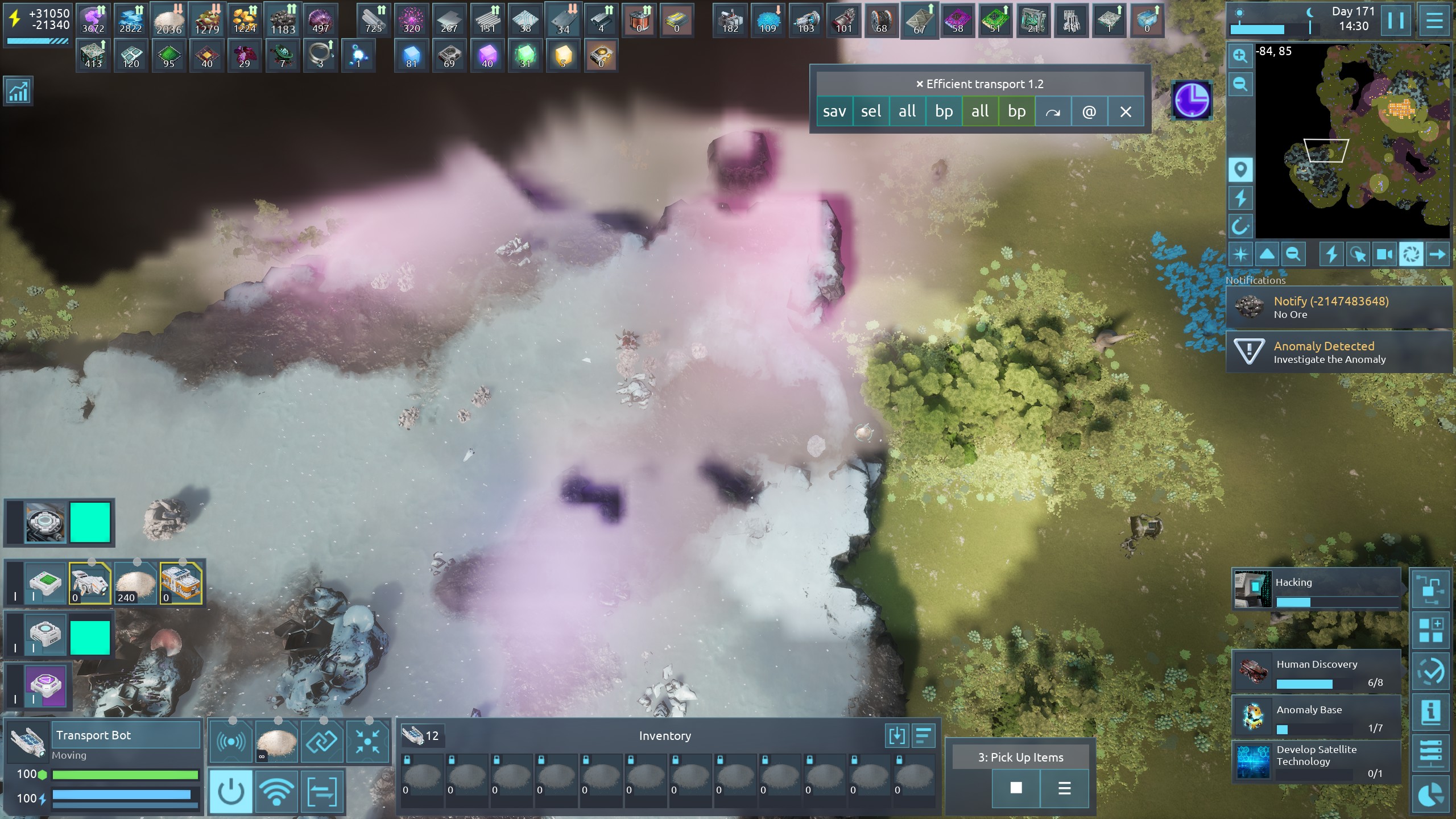Open the Human Discovery quest tracker
The height and width of the screenshot is (819, 1456).
click(1316, 672)
